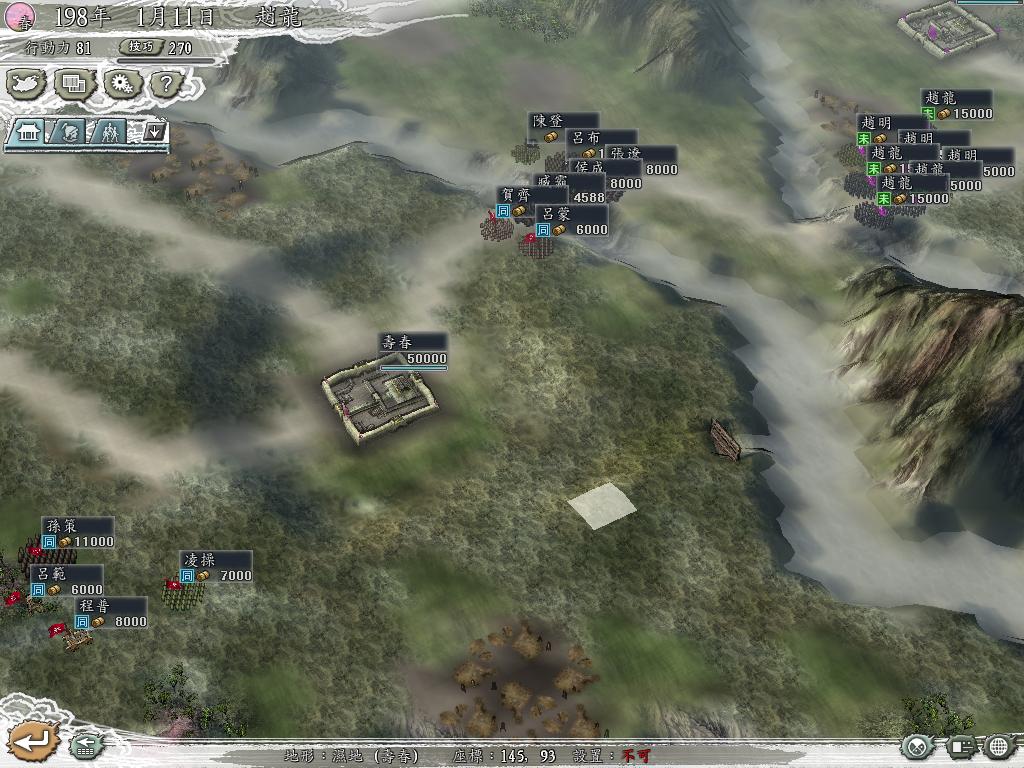Open the question mark help button
This screenshot has width=1024, height=768.
(165, 84)
